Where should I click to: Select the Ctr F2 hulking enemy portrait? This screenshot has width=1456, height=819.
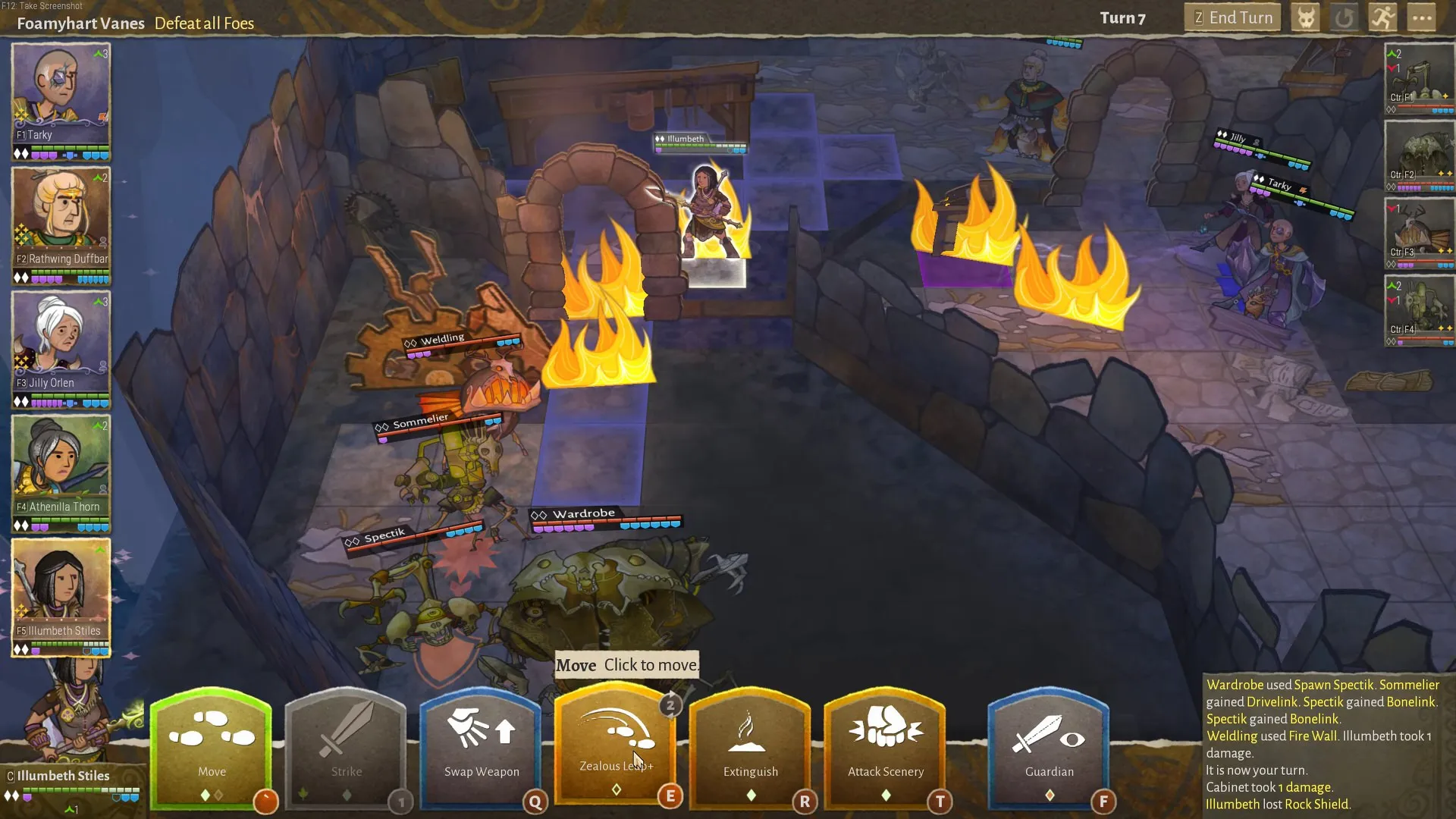click(1419, 155)
